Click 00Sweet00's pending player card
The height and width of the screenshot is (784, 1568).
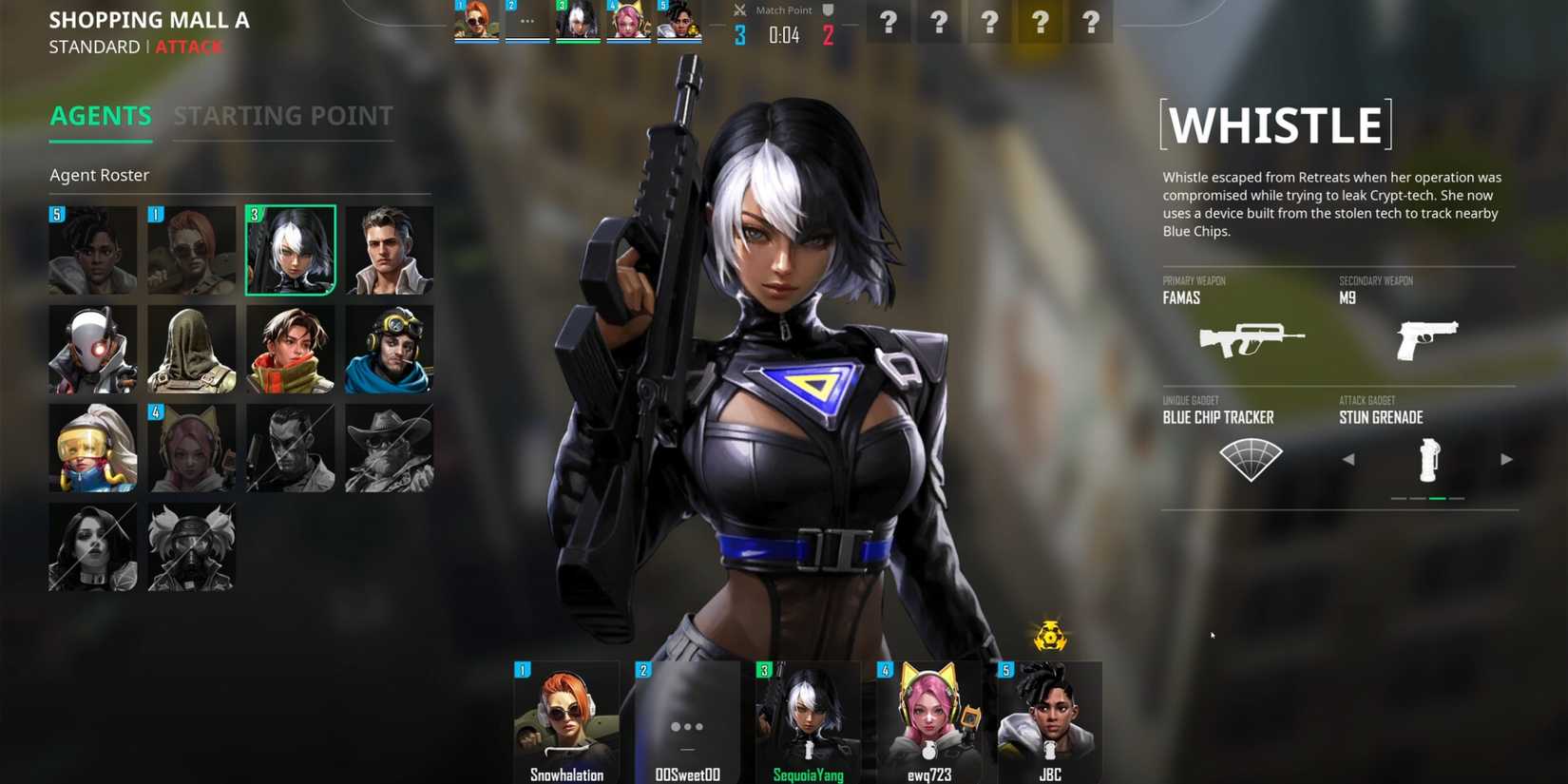pos(687,722)
